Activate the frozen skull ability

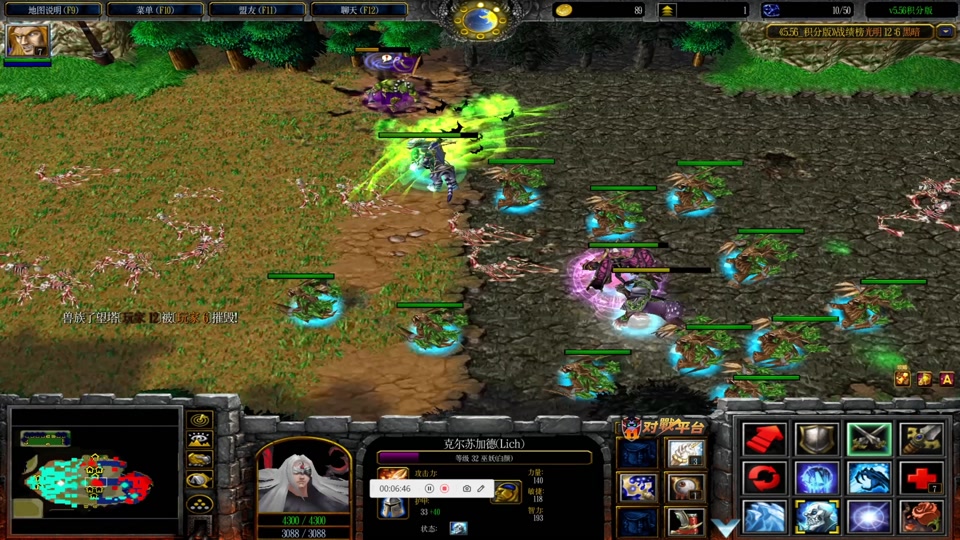(816, 517)
